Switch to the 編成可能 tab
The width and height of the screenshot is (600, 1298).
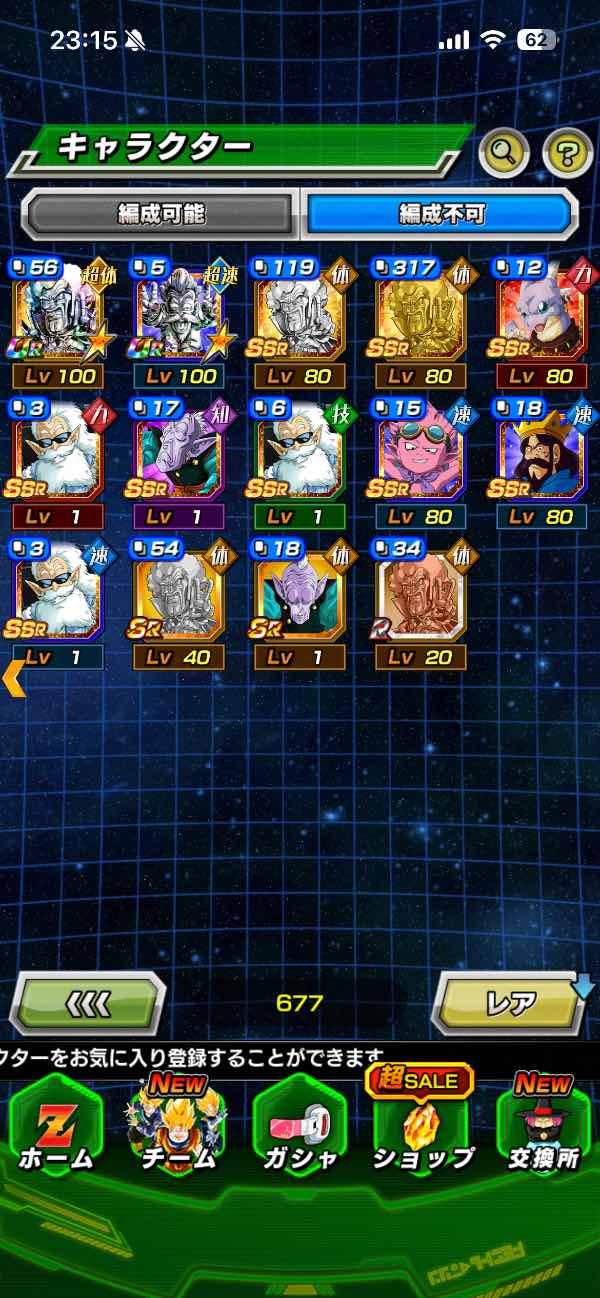[160, 213]
